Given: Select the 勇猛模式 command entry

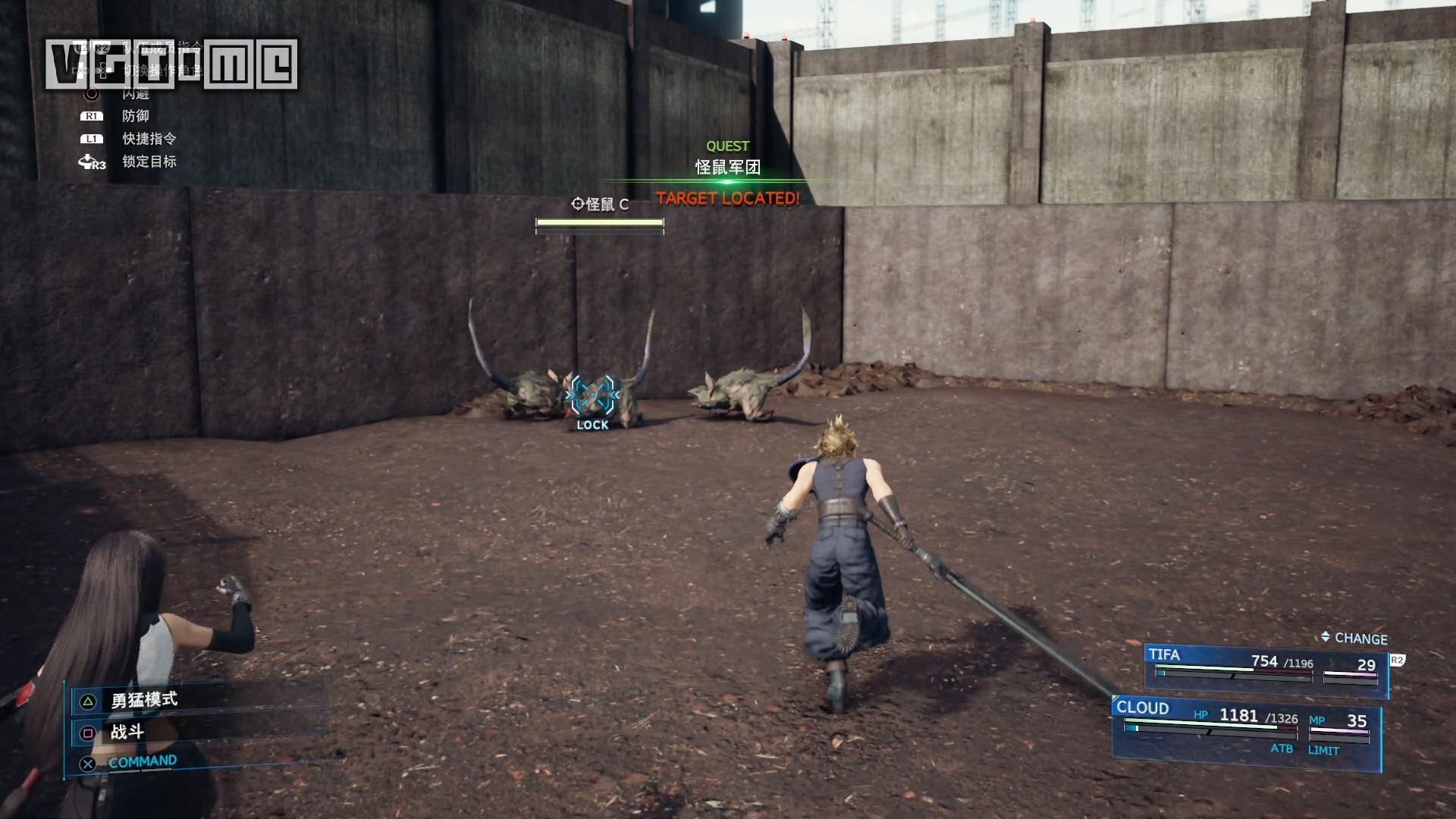Looking at the screenshot, I should pyautogui.click(x=144, y=700).
